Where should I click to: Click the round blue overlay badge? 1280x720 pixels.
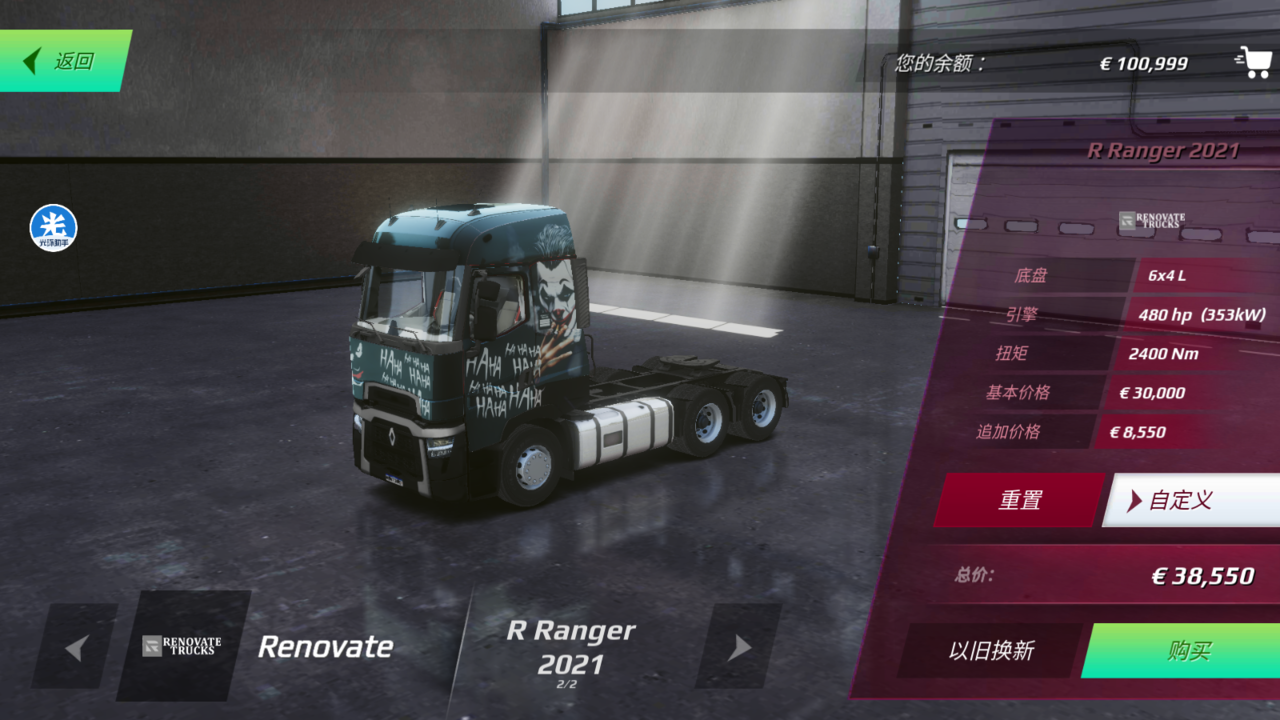53,228
